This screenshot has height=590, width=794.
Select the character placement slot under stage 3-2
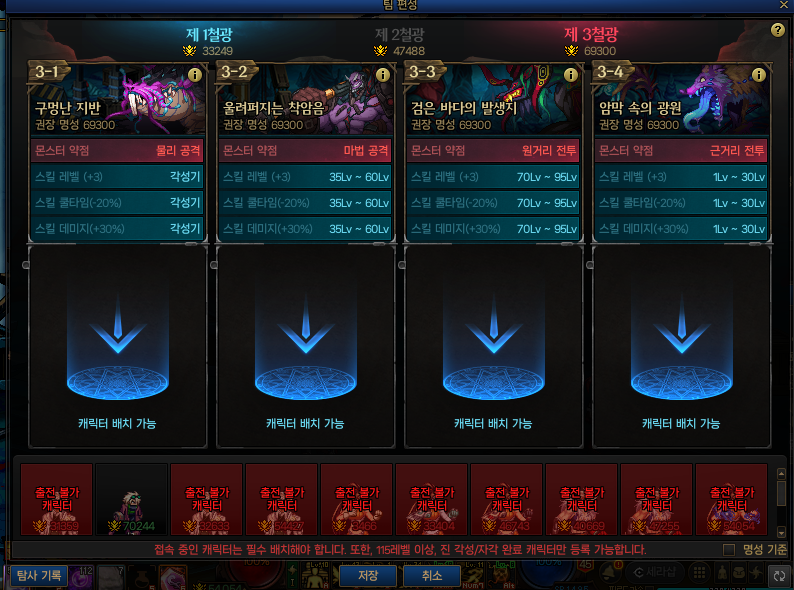305,346
